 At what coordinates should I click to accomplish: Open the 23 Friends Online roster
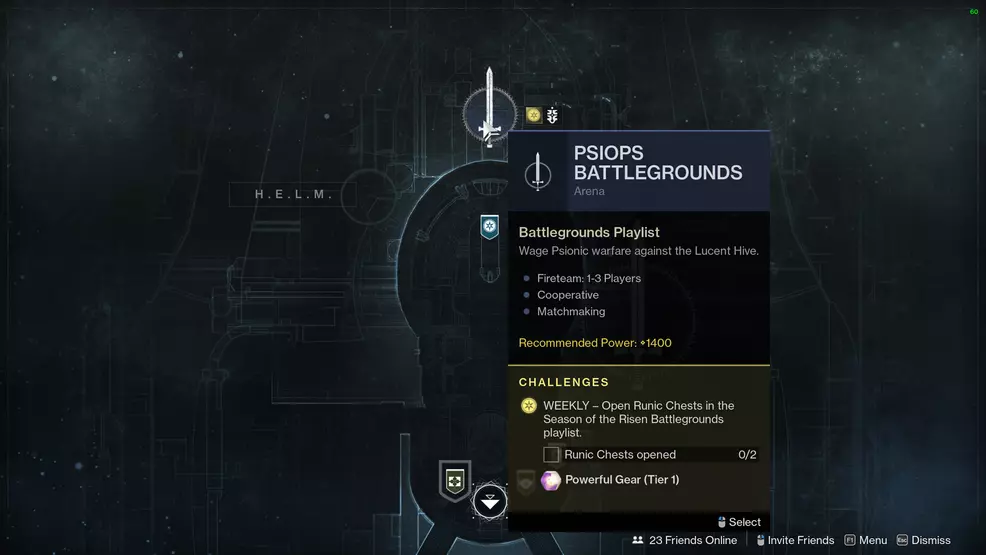pyautogui.click(x=685, y=540)
